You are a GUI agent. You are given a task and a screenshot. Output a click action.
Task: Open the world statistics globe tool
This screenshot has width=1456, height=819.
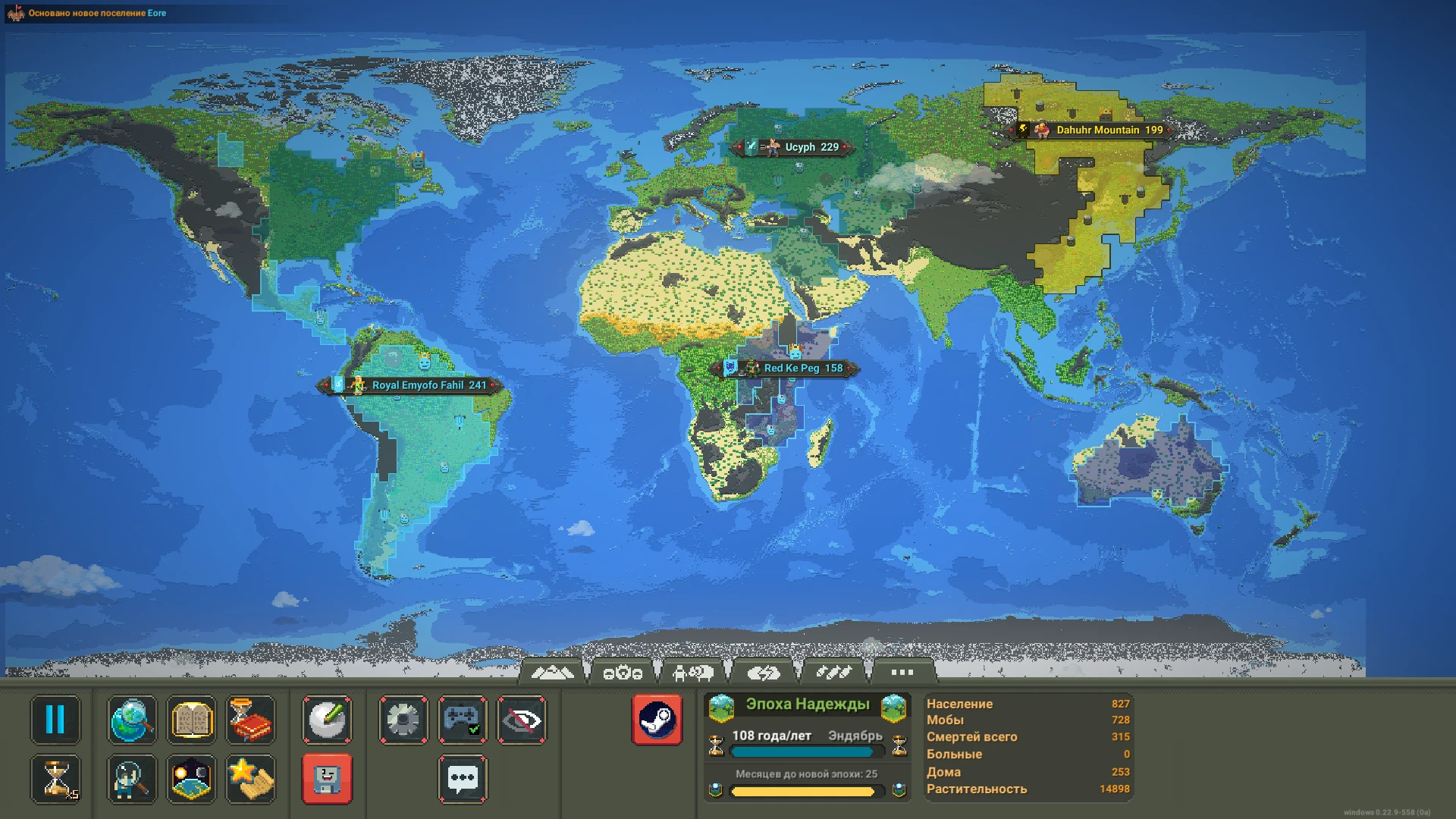(131, 720)
